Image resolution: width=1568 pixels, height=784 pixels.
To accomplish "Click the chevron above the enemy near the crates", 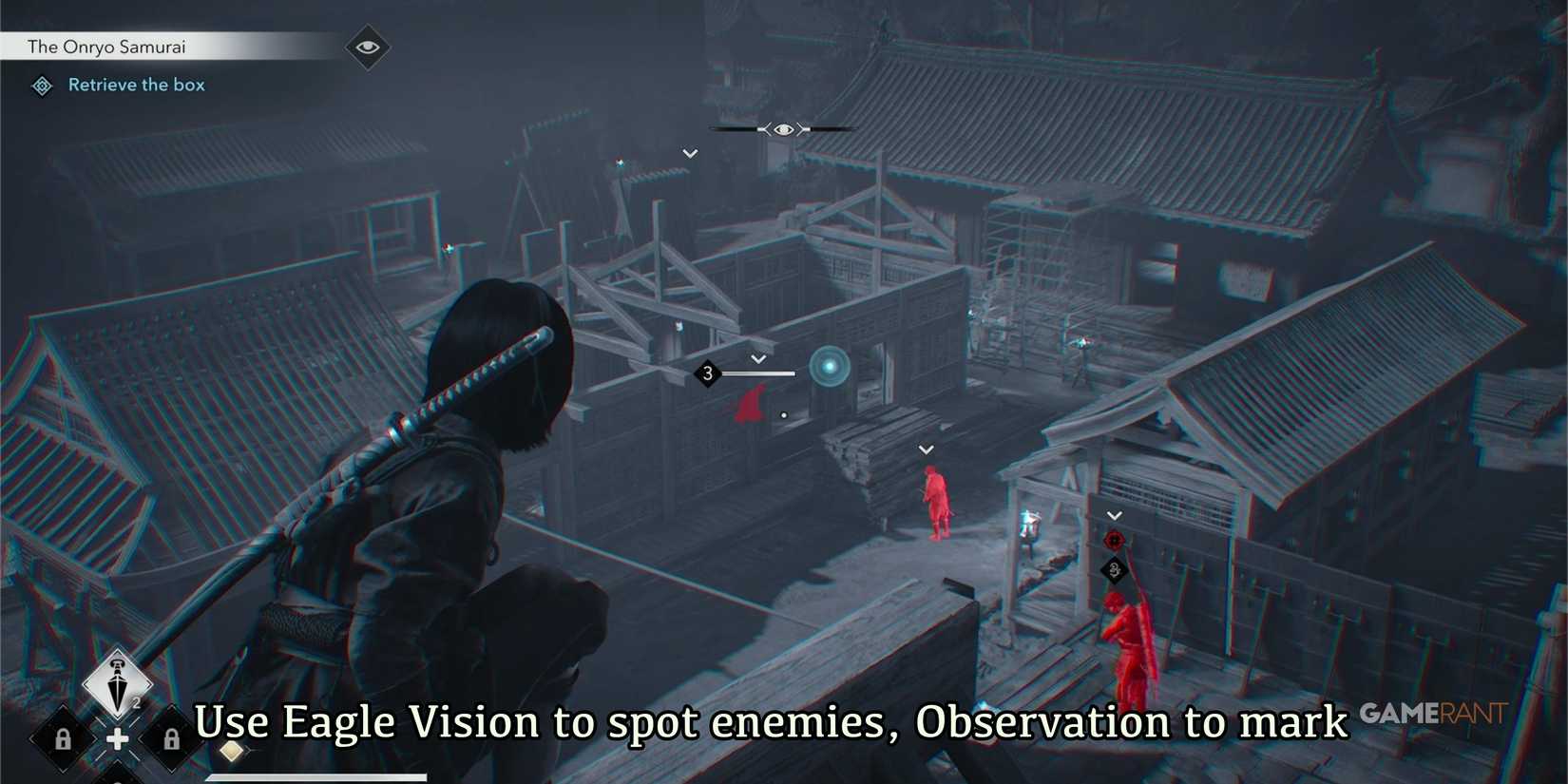I will (x=925, y=449).
